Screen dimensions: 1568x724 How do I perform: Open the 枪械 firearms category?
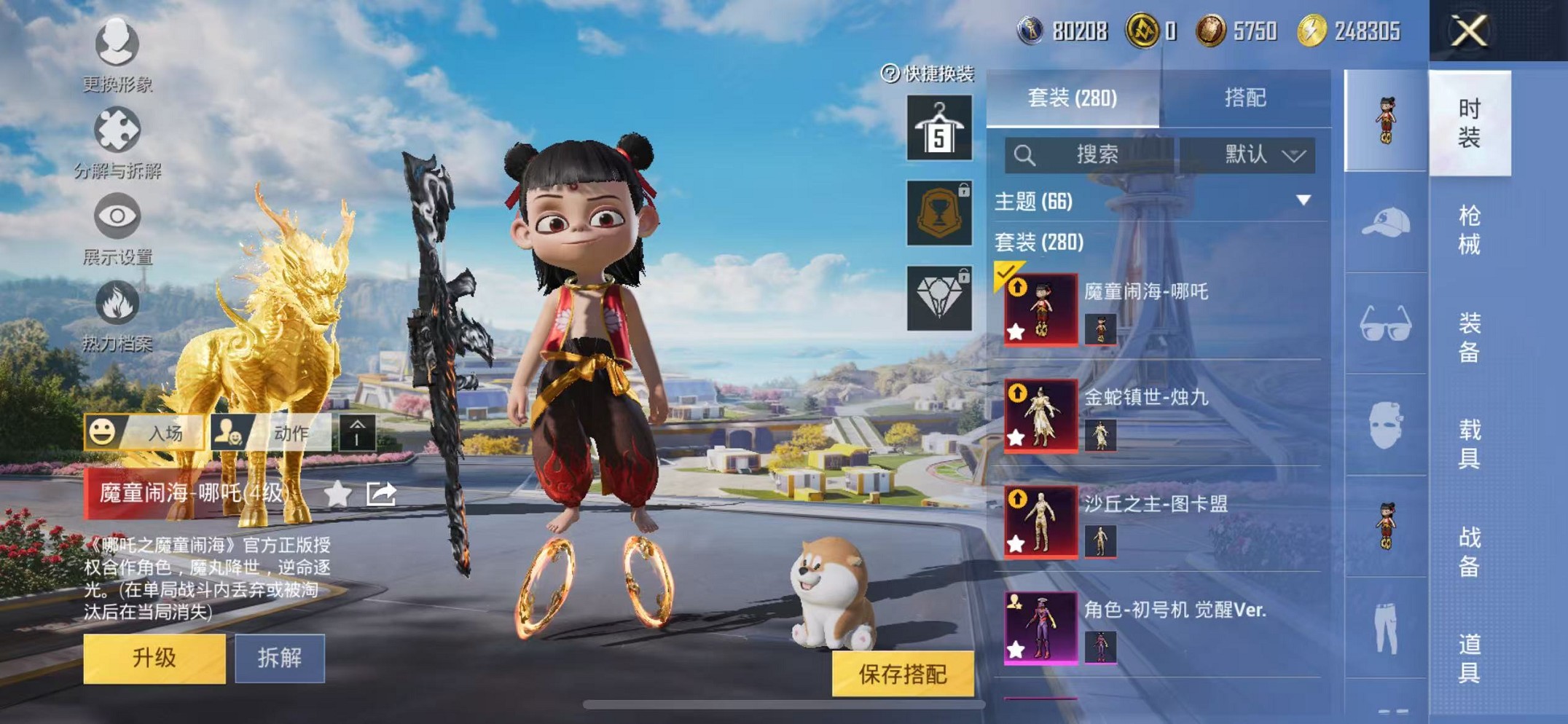point(1469,230)
